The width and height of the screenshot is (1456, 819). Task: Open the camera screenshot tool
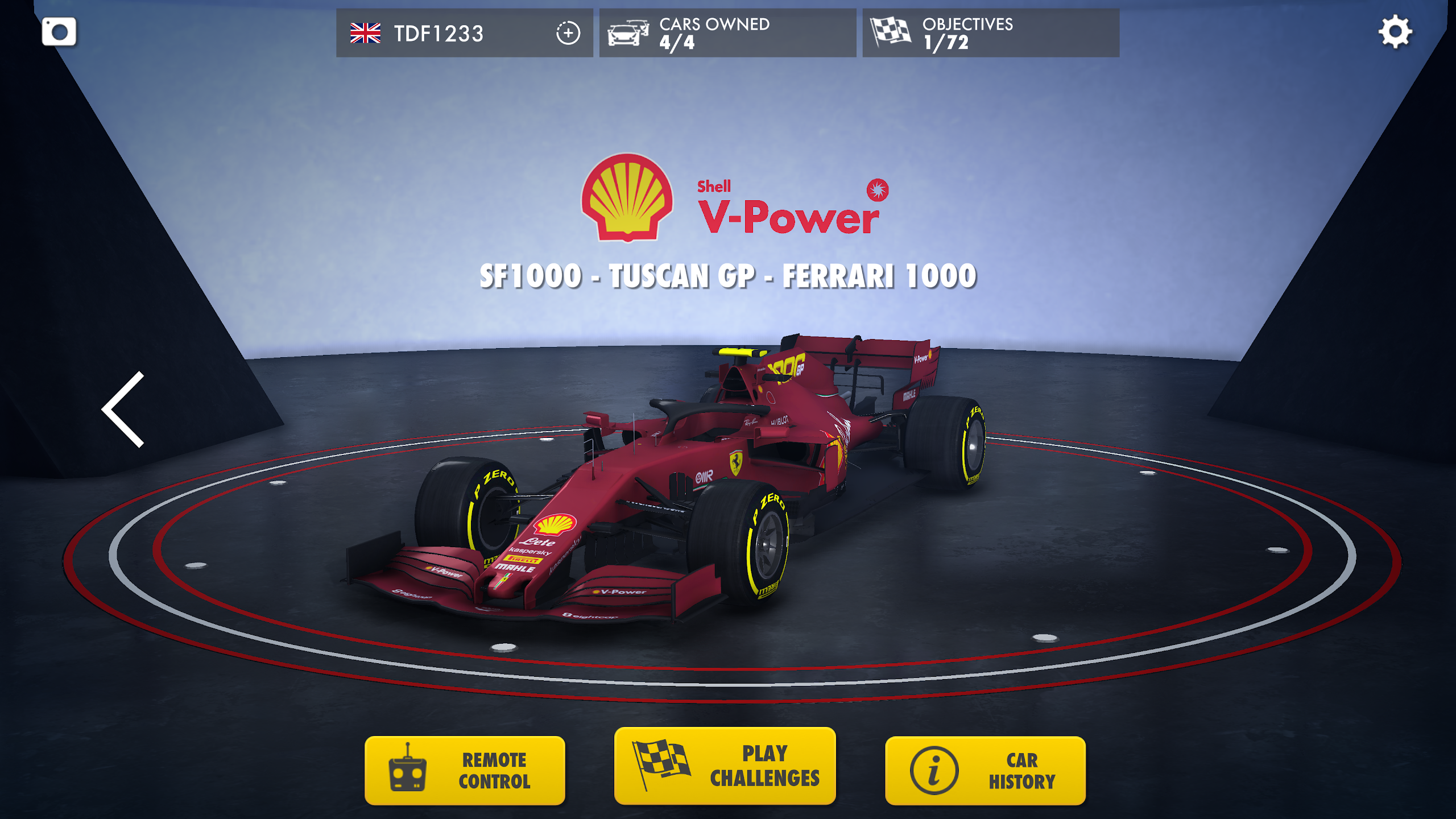(59, 31)
